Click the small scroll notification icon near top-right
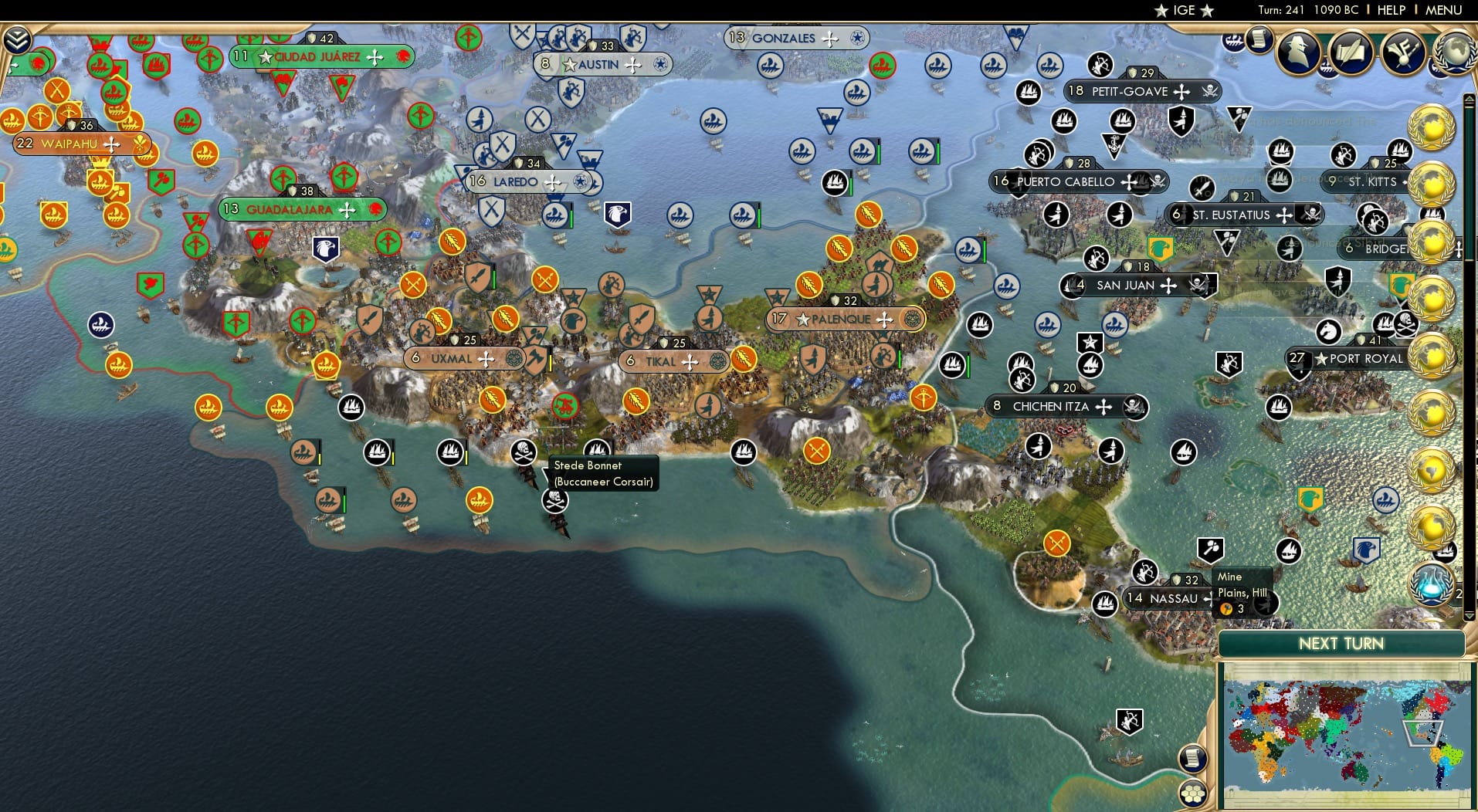The image size is (1478, 812). [1259, 40]
